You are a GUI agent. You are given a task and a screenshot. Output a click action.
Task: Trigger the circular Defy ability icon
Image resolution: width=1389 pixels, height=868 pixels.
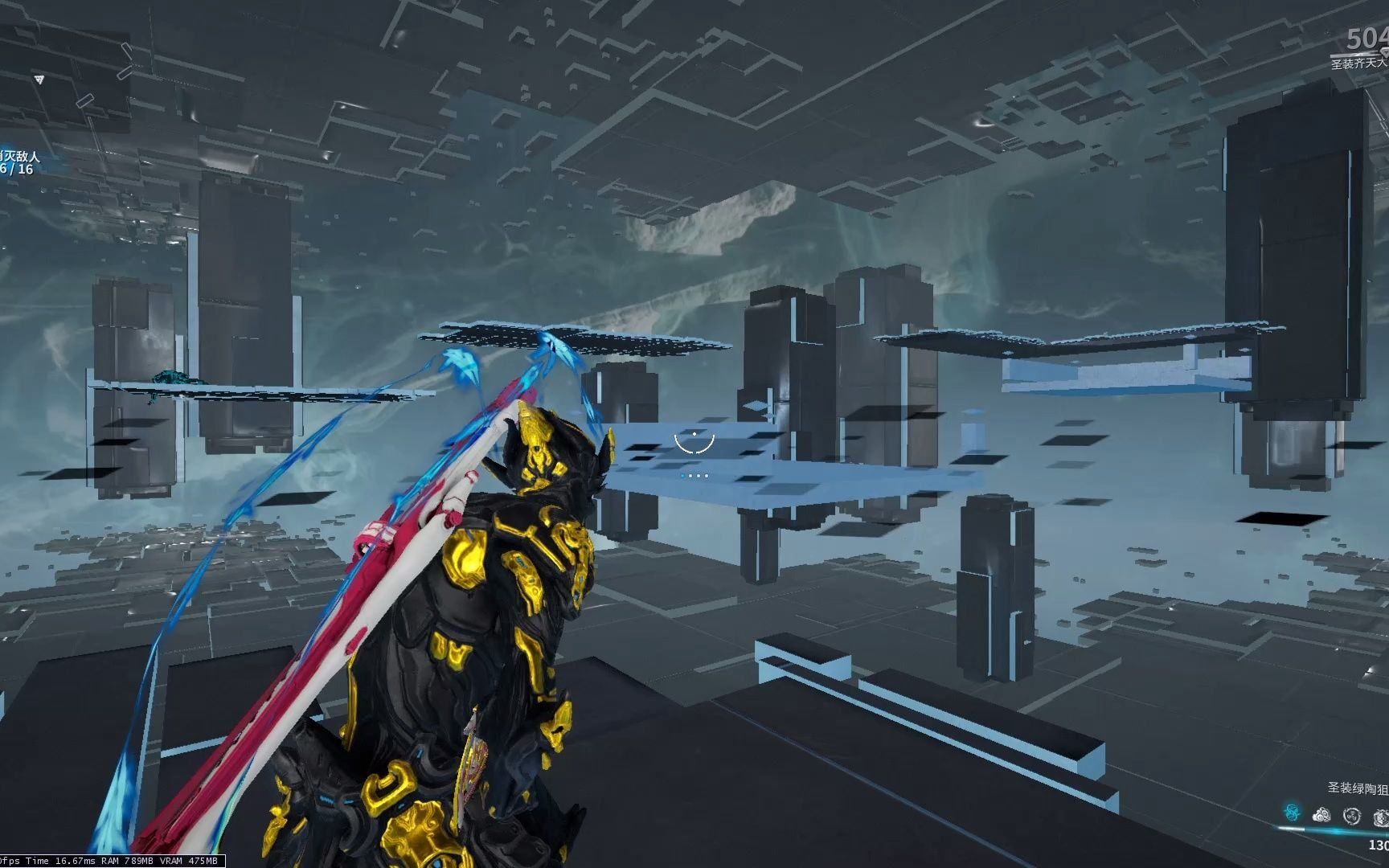pyautogui.click(x=1352, y=815)
